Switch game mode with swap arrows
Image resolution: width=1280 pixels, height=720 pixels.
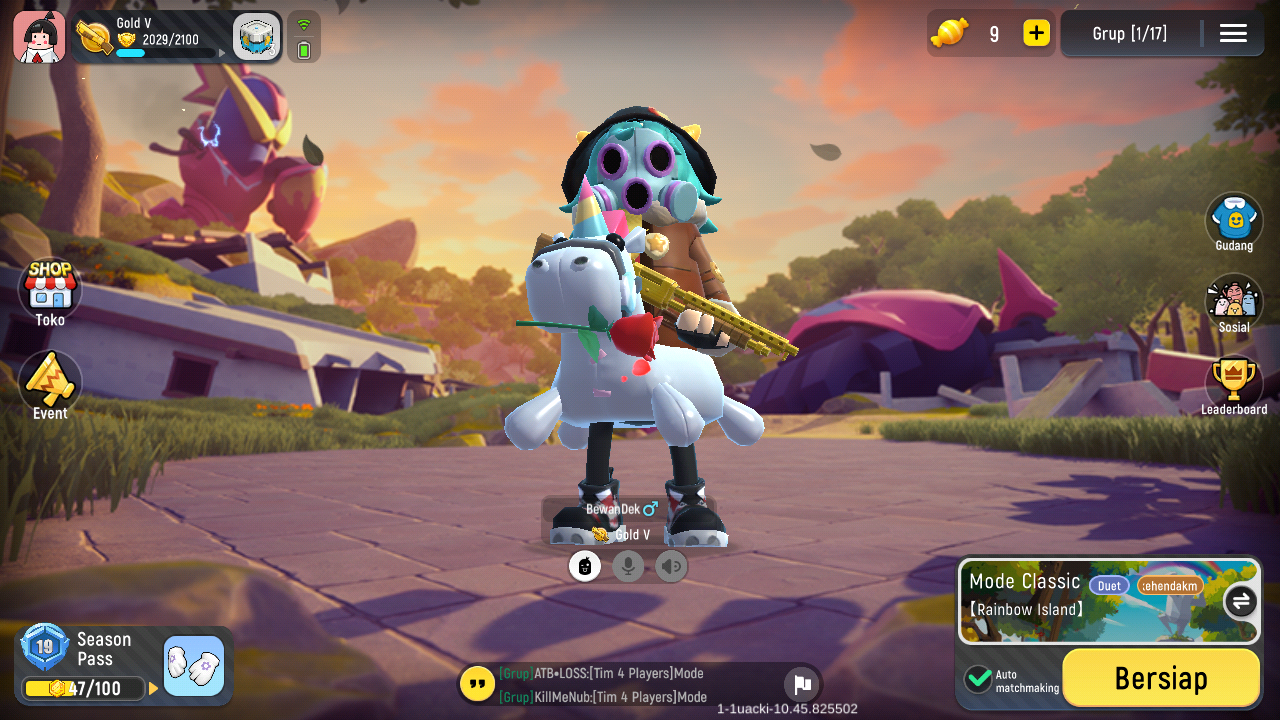[1241, 601]
